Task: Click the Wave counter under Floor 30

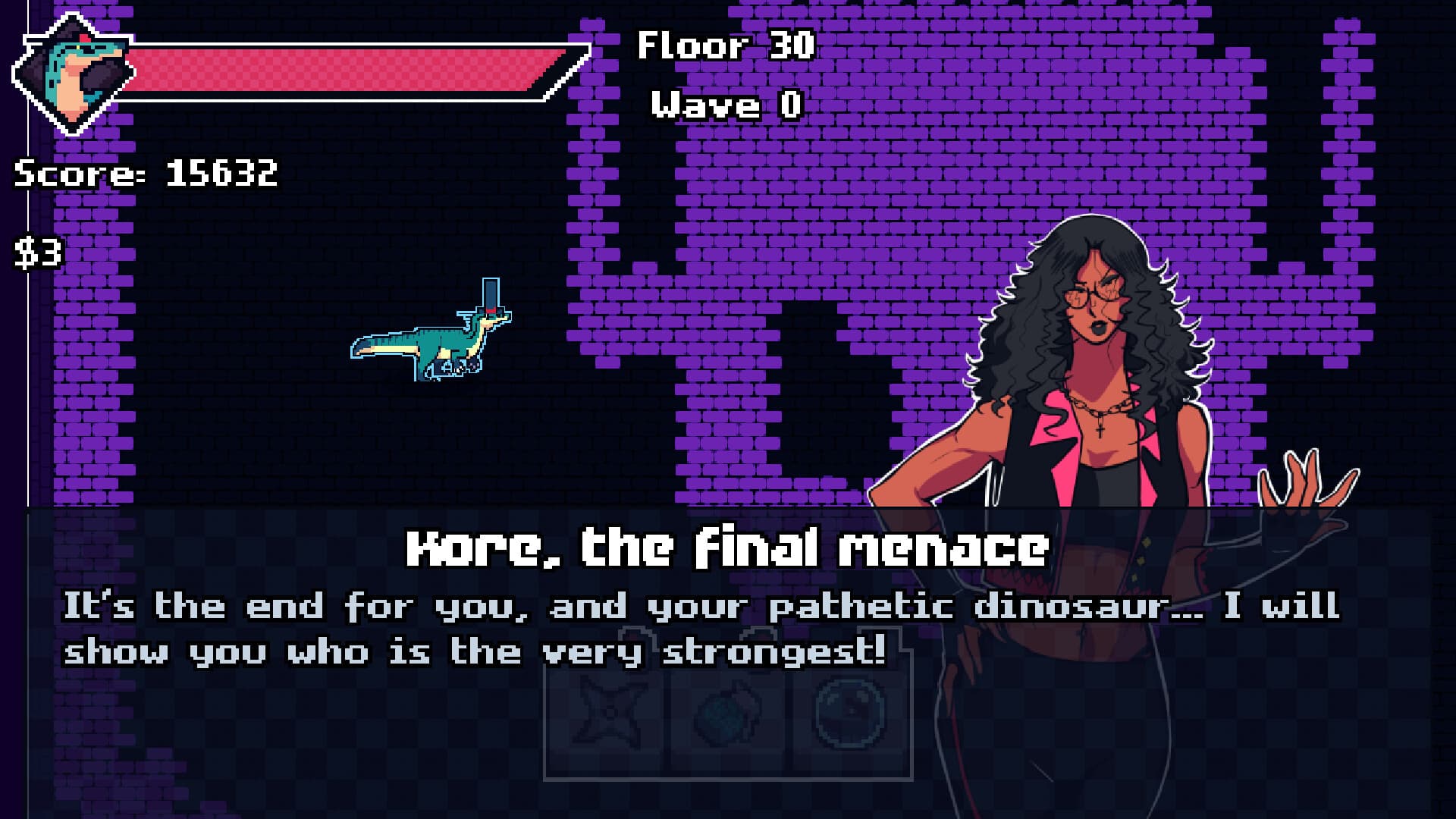Action: tap(723, 106)
